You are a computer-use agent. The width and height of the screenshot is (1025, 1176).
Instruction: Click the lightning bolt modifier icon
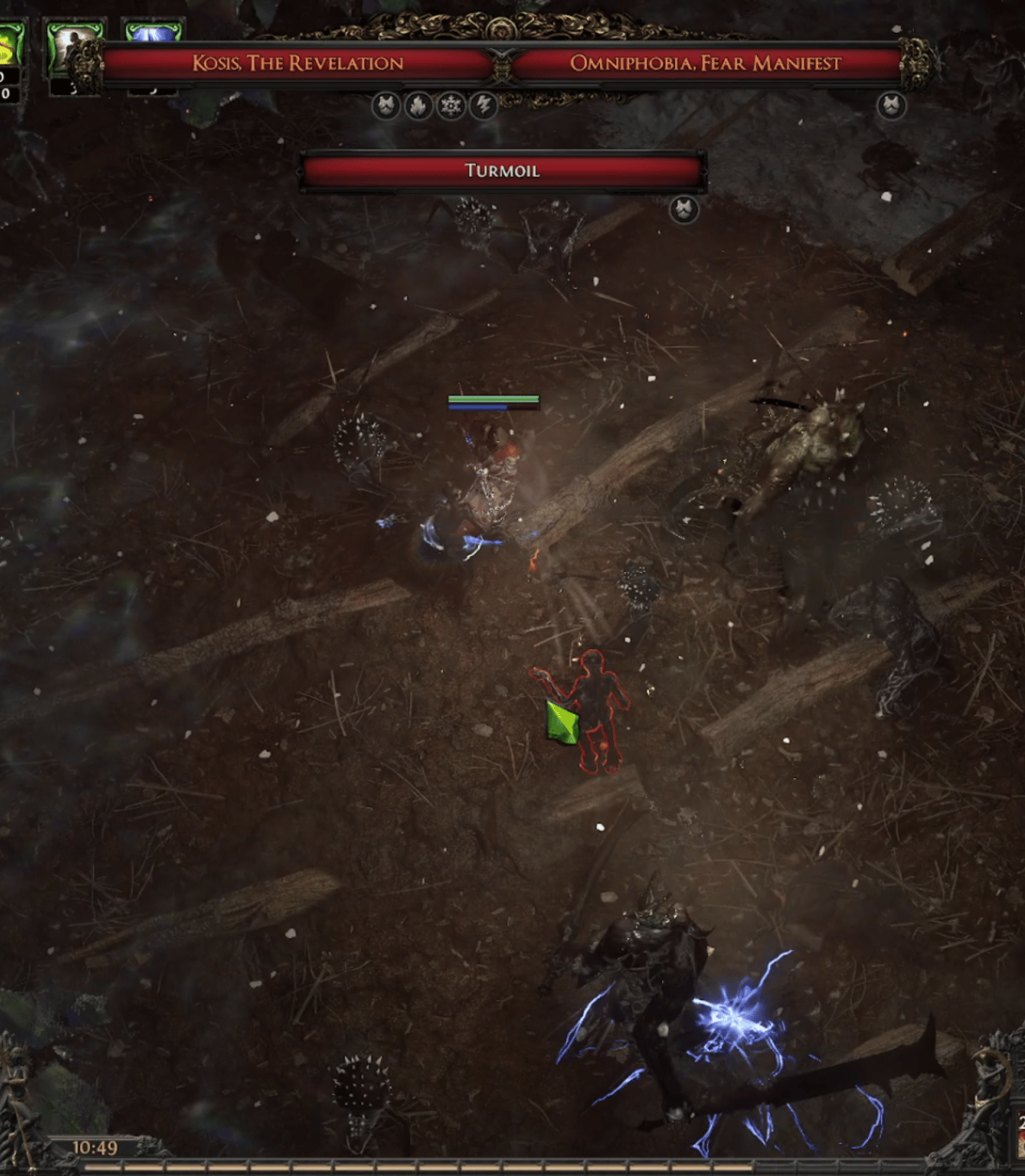pyautogui.click(x=483, y=105)
